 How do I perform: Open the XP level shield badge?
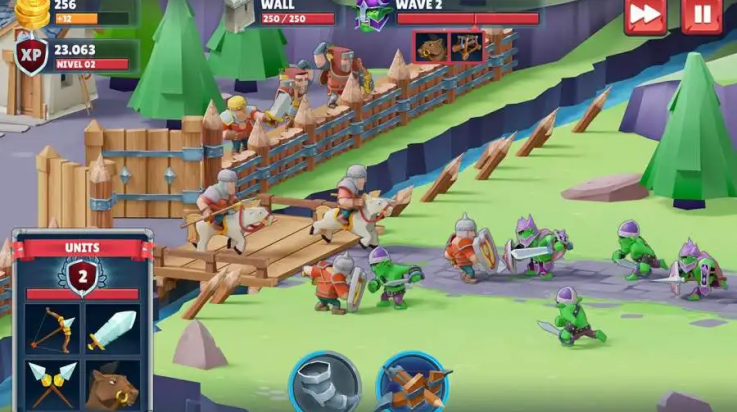coord(31,56)
